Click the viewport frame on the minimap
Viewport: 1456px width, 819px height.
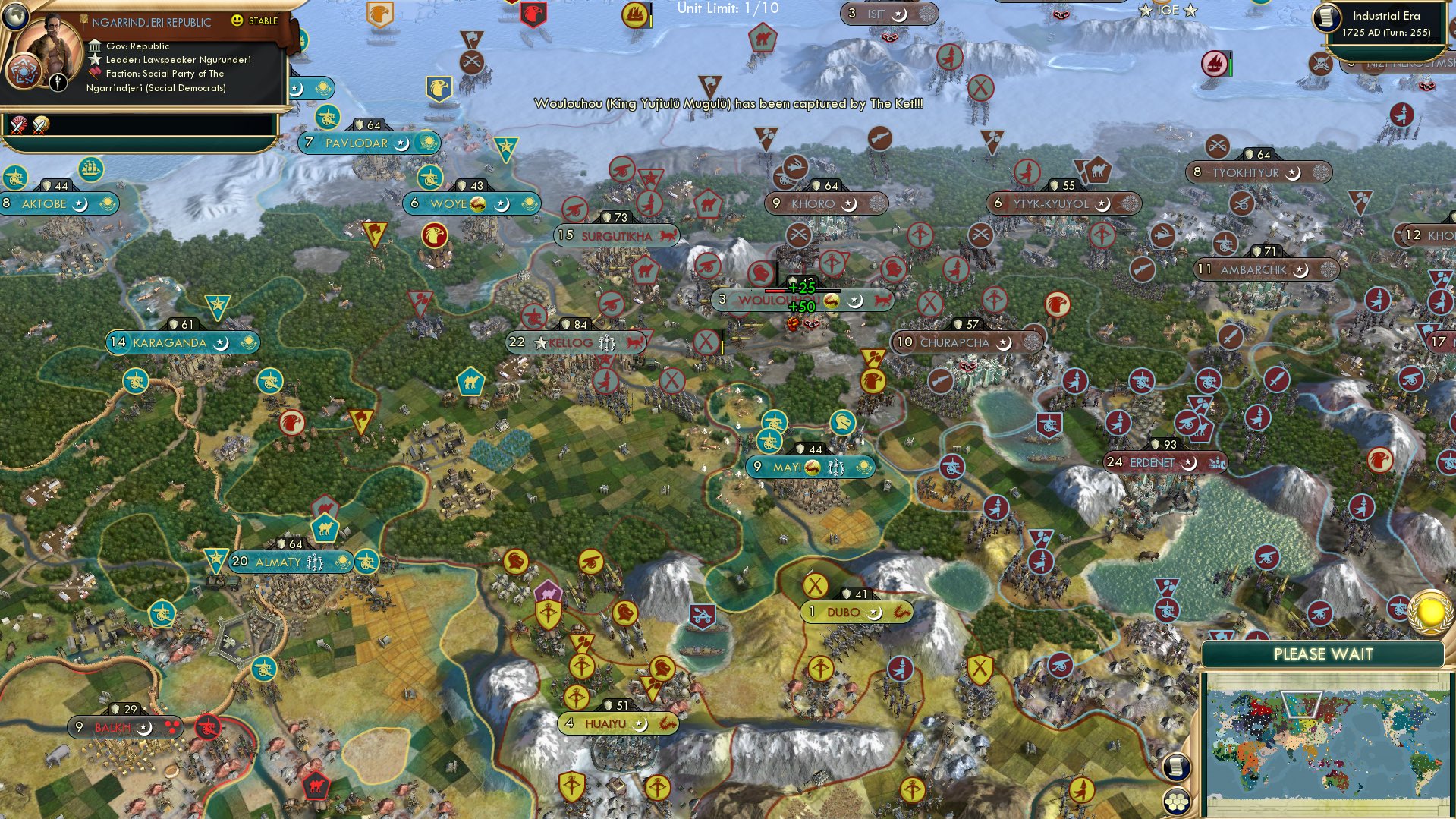coord(1302,704)
